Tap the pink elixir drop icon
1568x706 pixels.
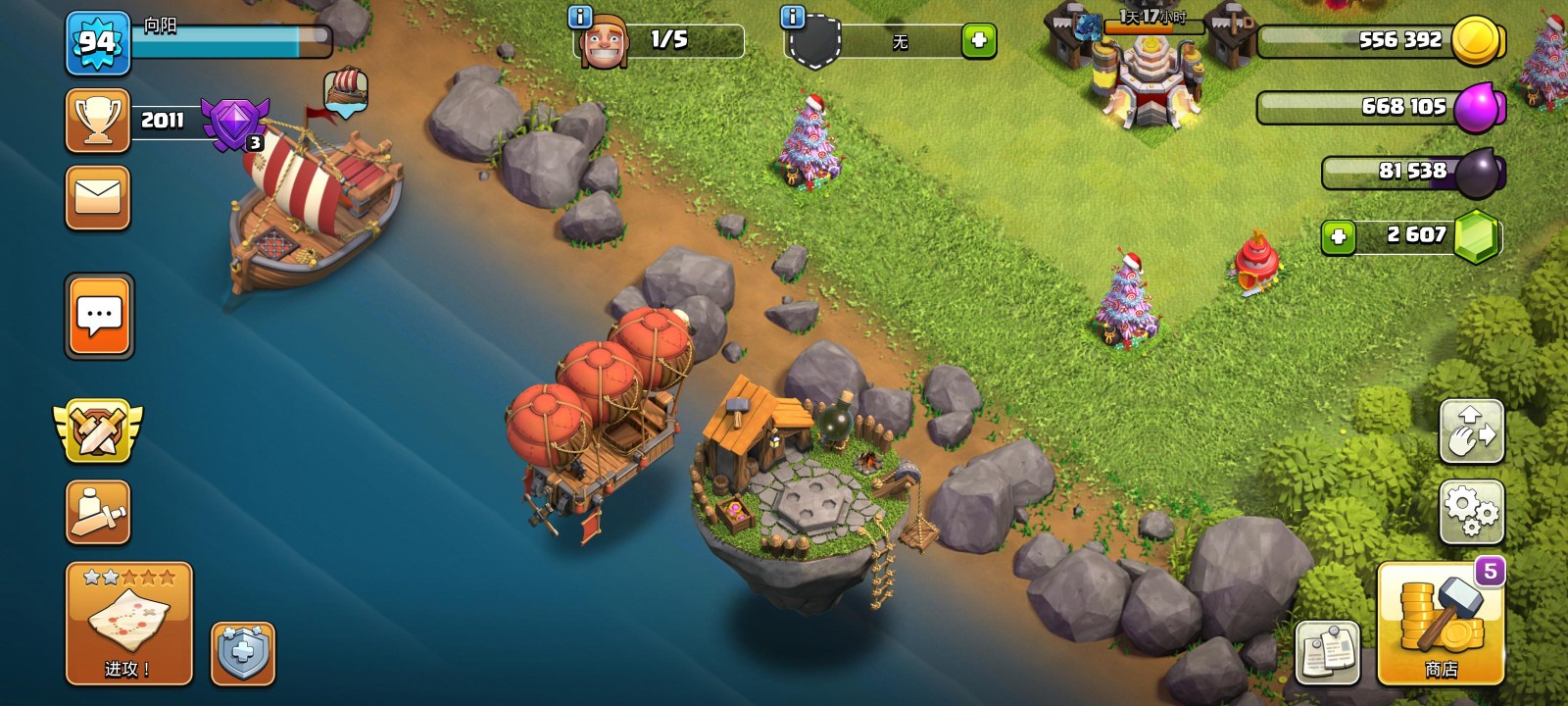tap(1477, 107)
